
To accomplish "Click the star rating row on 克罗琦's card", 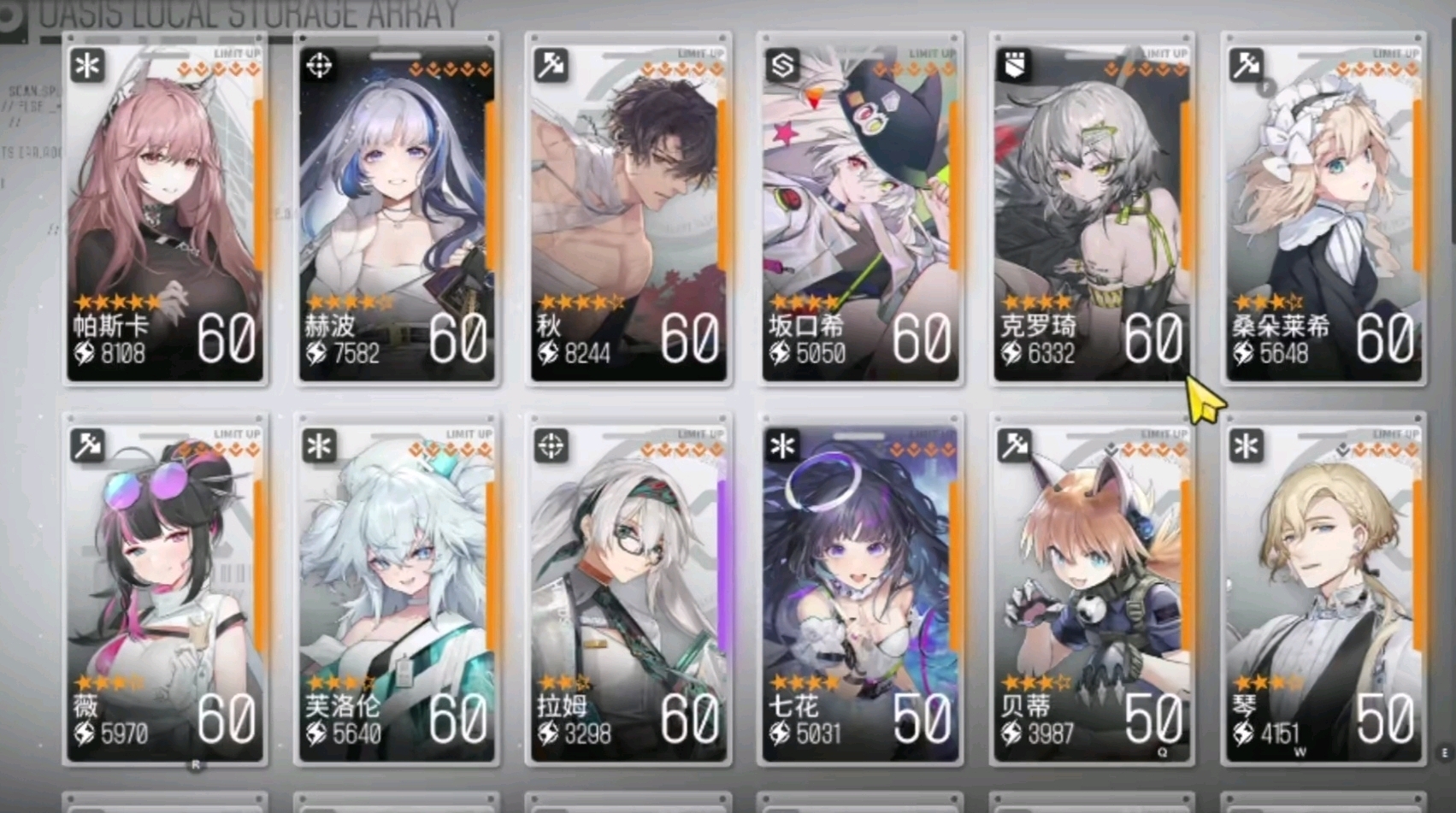I will pyautogui.click(x=1035, y=301).
